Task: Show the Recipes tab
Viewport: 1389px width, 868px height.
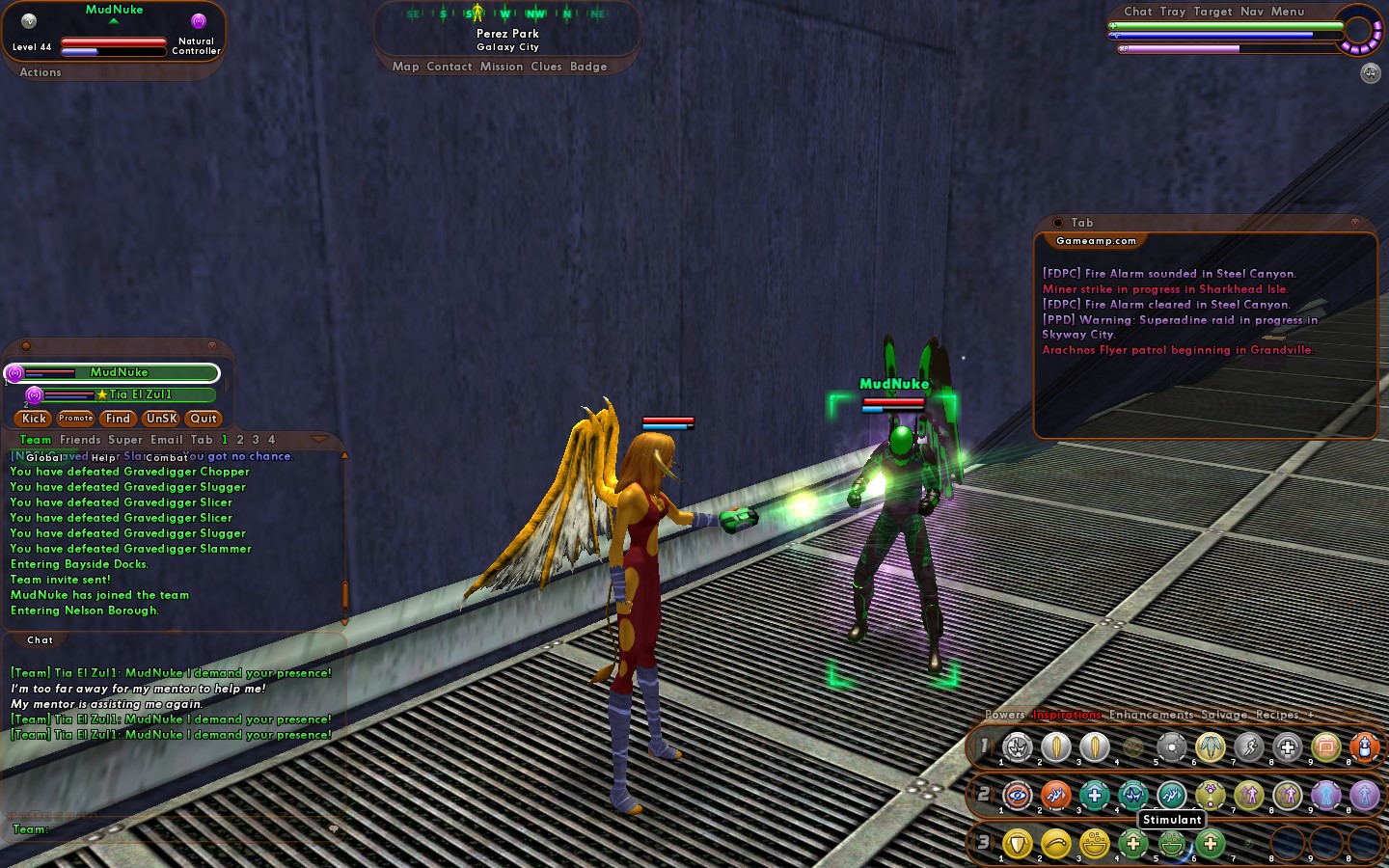Action: 1277,715
